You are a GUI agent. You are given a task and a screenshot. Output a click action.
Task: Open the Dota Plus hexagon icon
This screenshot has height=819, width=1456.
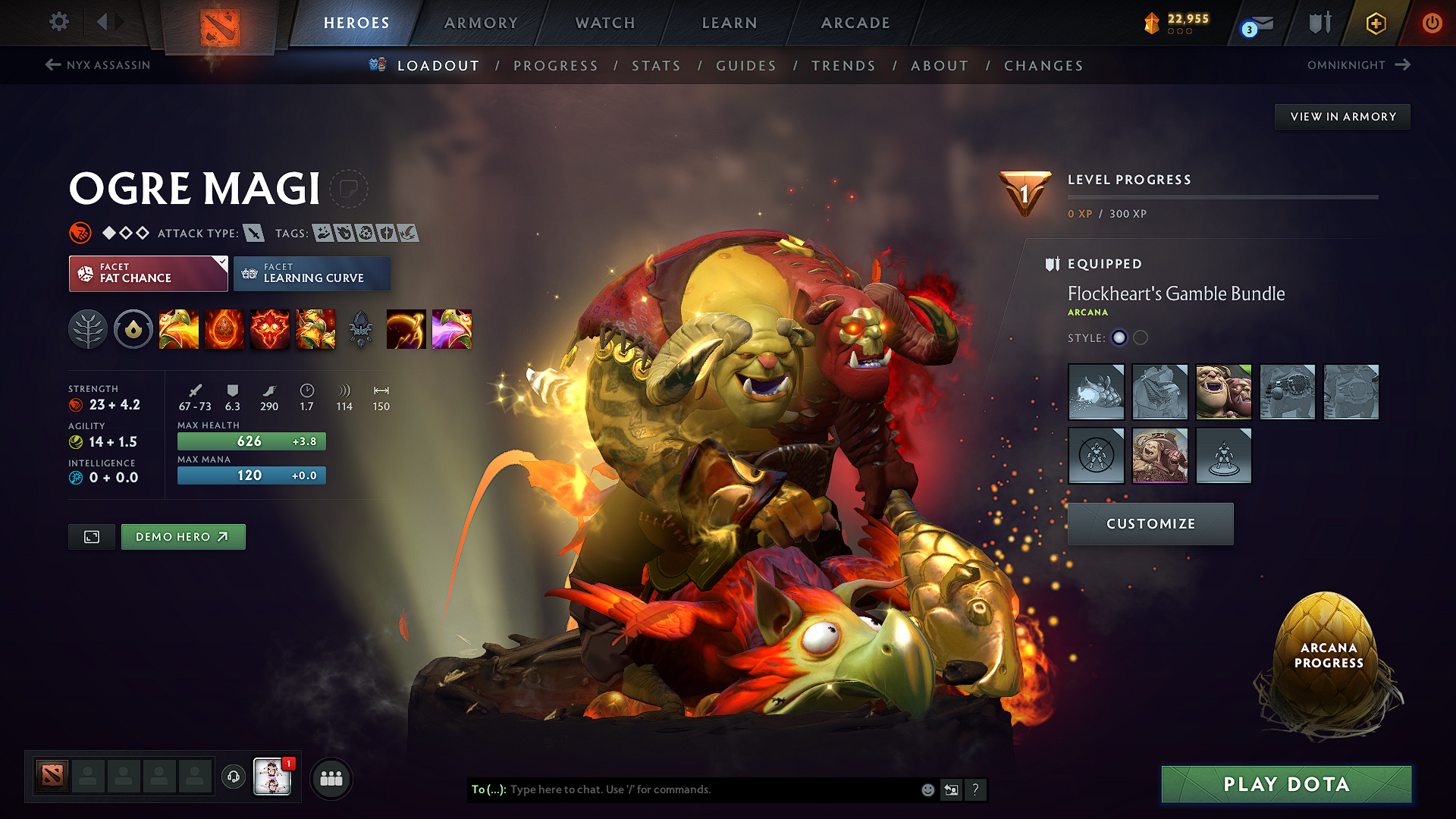point(1376,23)
